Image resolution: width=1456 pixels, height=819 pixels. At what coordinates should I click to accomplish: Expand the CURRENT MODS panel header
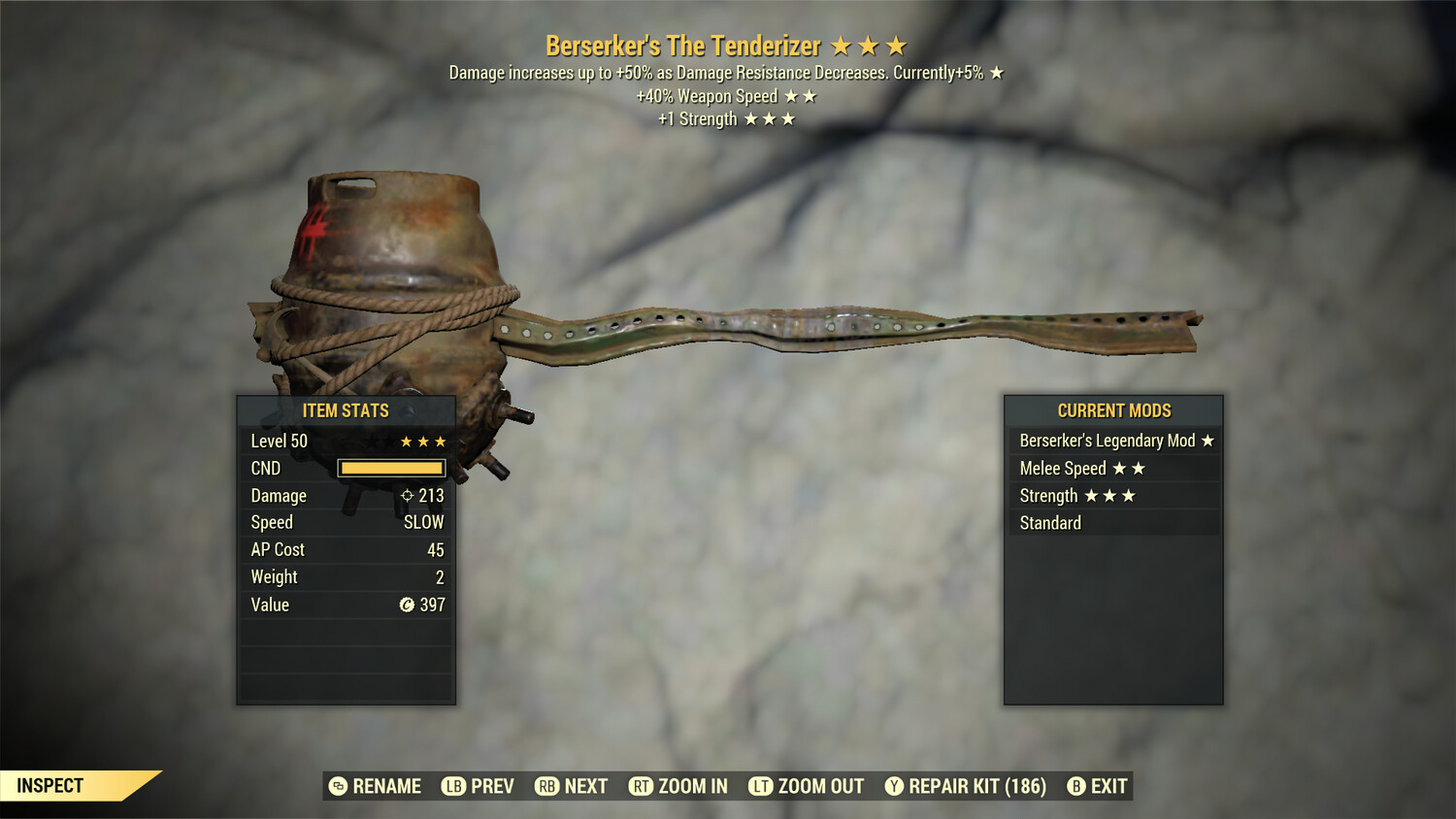(x=1113, y=410)
